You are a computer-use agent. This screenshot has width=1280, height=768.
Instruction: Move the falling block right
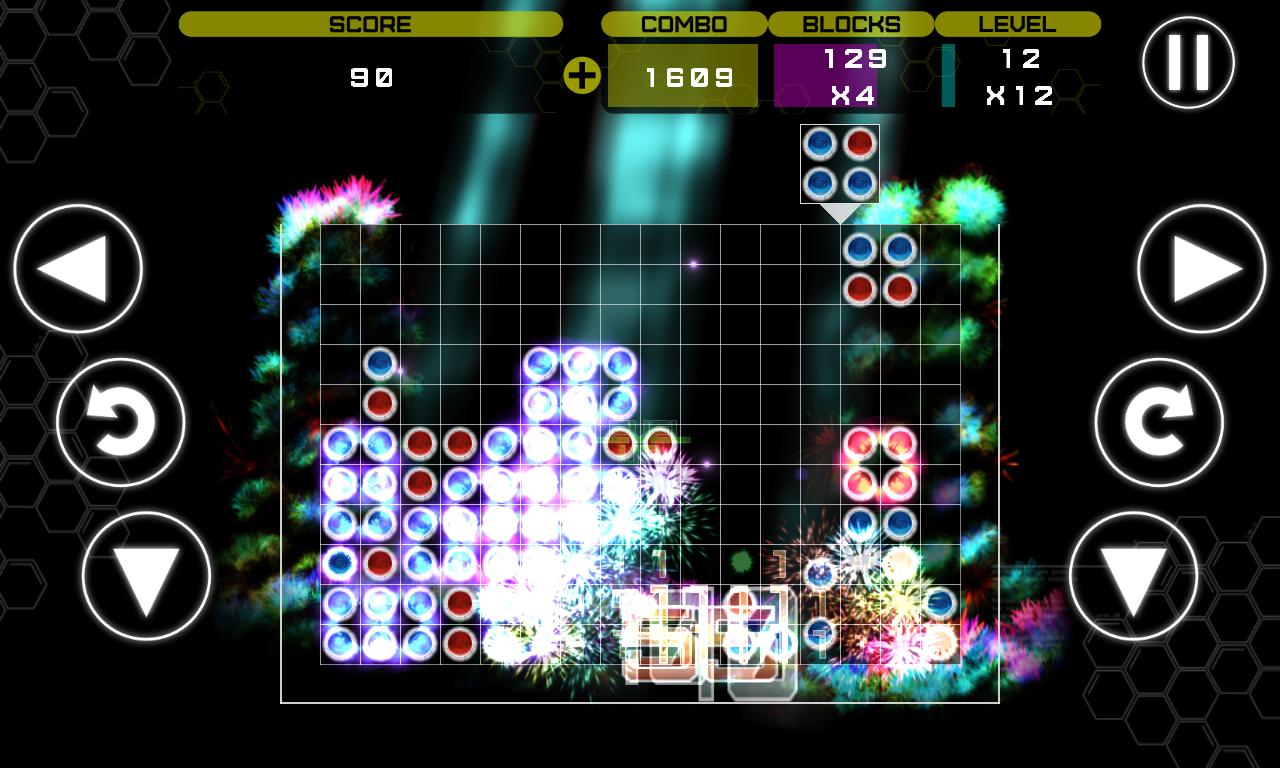1201,269
